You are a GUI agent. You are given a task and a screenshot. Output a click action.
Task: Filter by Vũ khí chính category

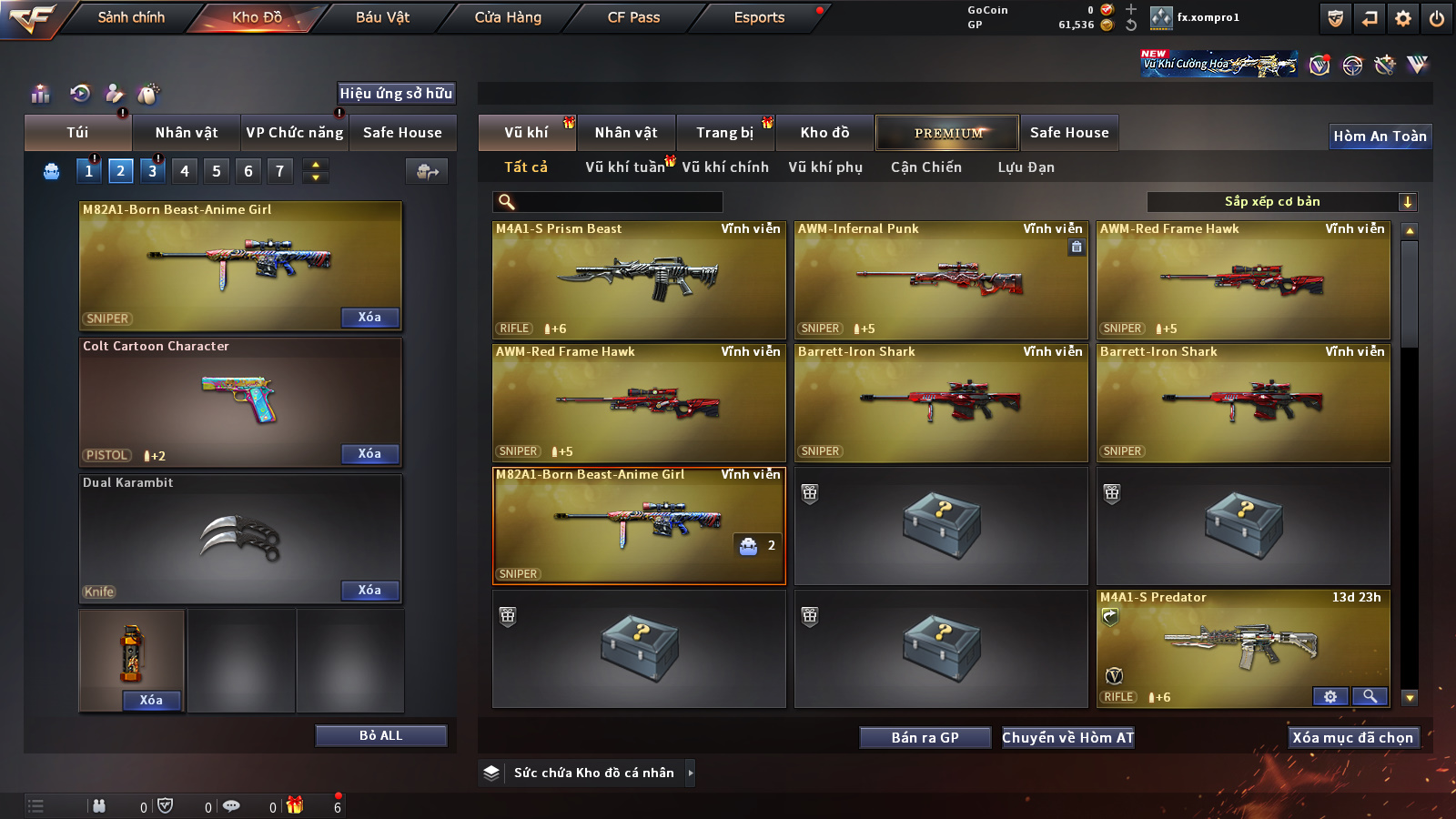(x=725, y=167)
